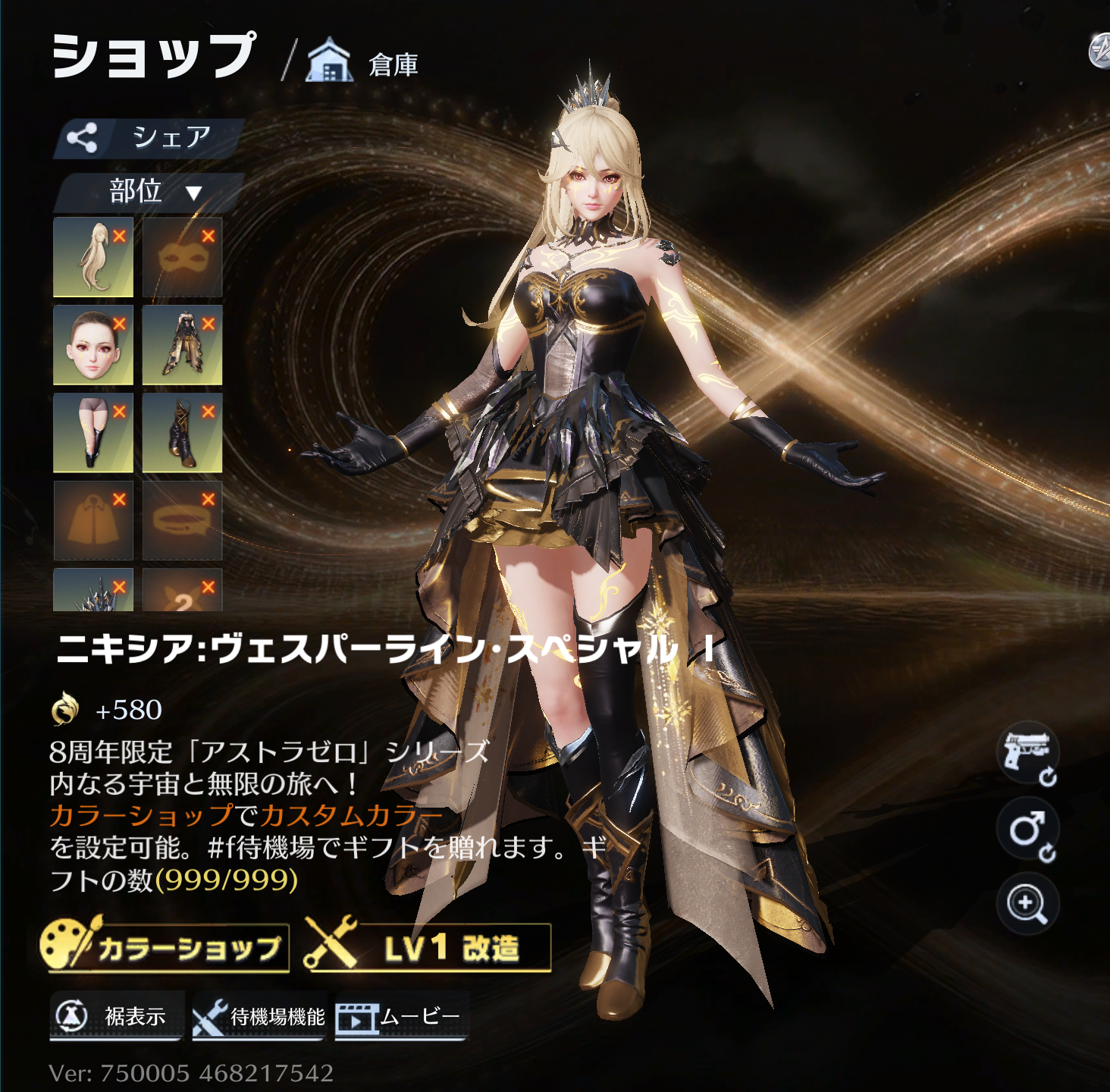Choose the mask accessory slot
This screenshot has height=1092, width=1110.
[x=182, y=257]
